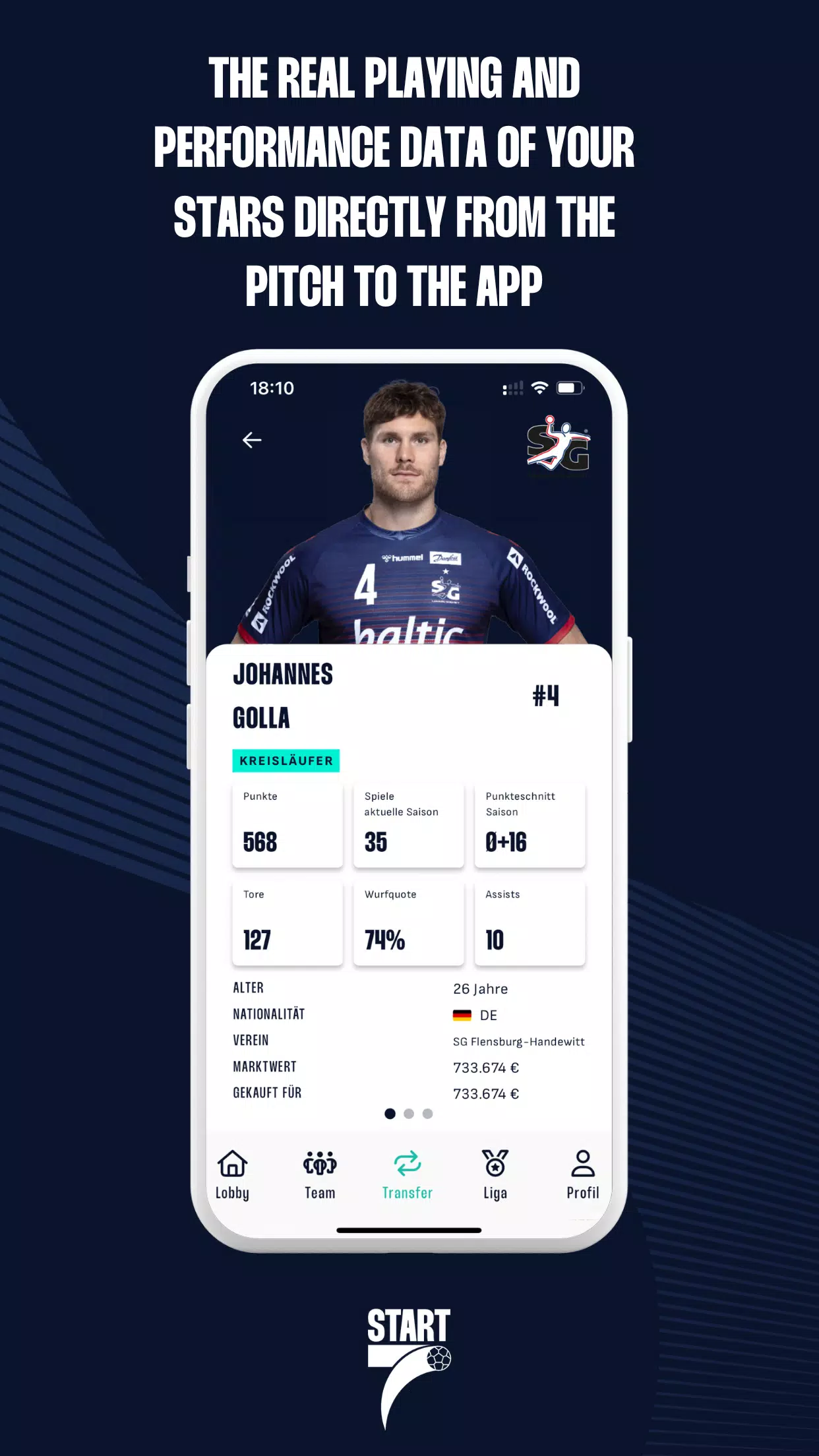Click the Assists 10 stat card
819x1456 pixels.
(x=530, y=923)
